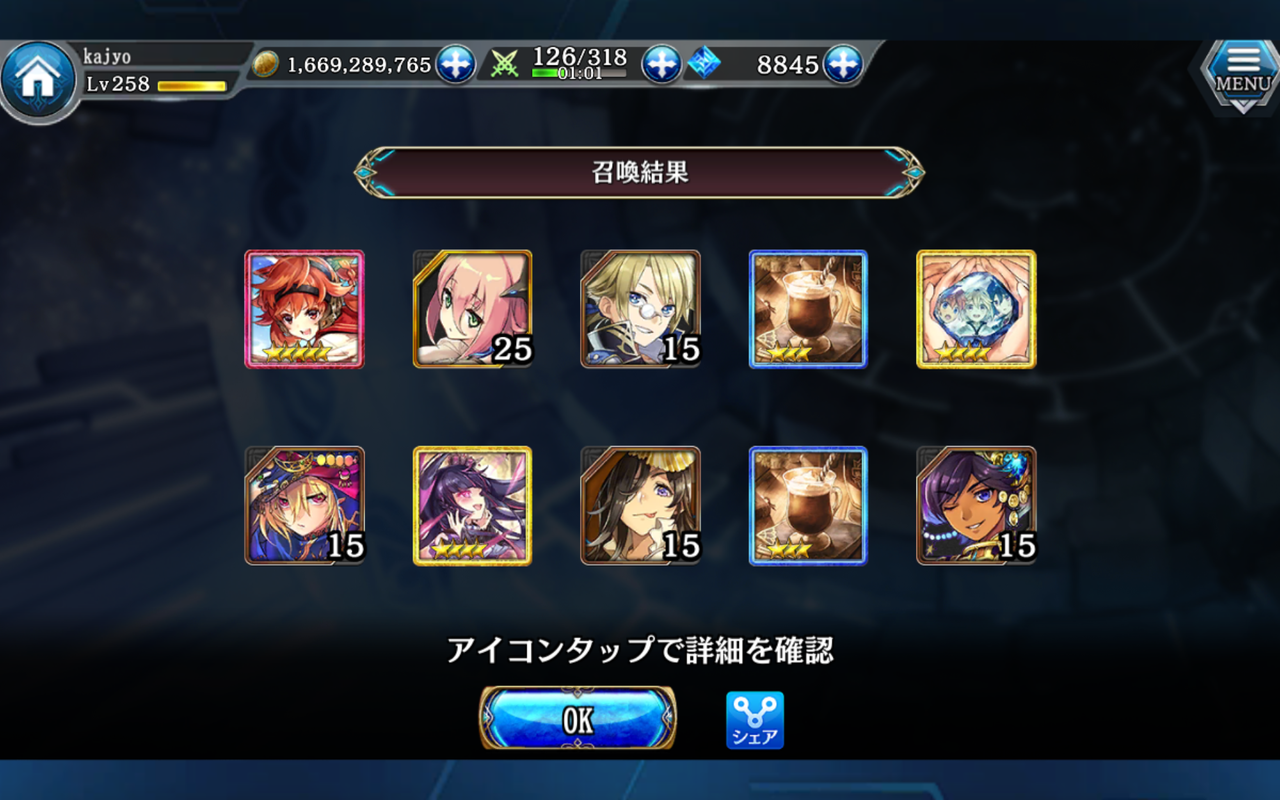
Task: Tap the pink-haired character marked 25
Action: 472,308
